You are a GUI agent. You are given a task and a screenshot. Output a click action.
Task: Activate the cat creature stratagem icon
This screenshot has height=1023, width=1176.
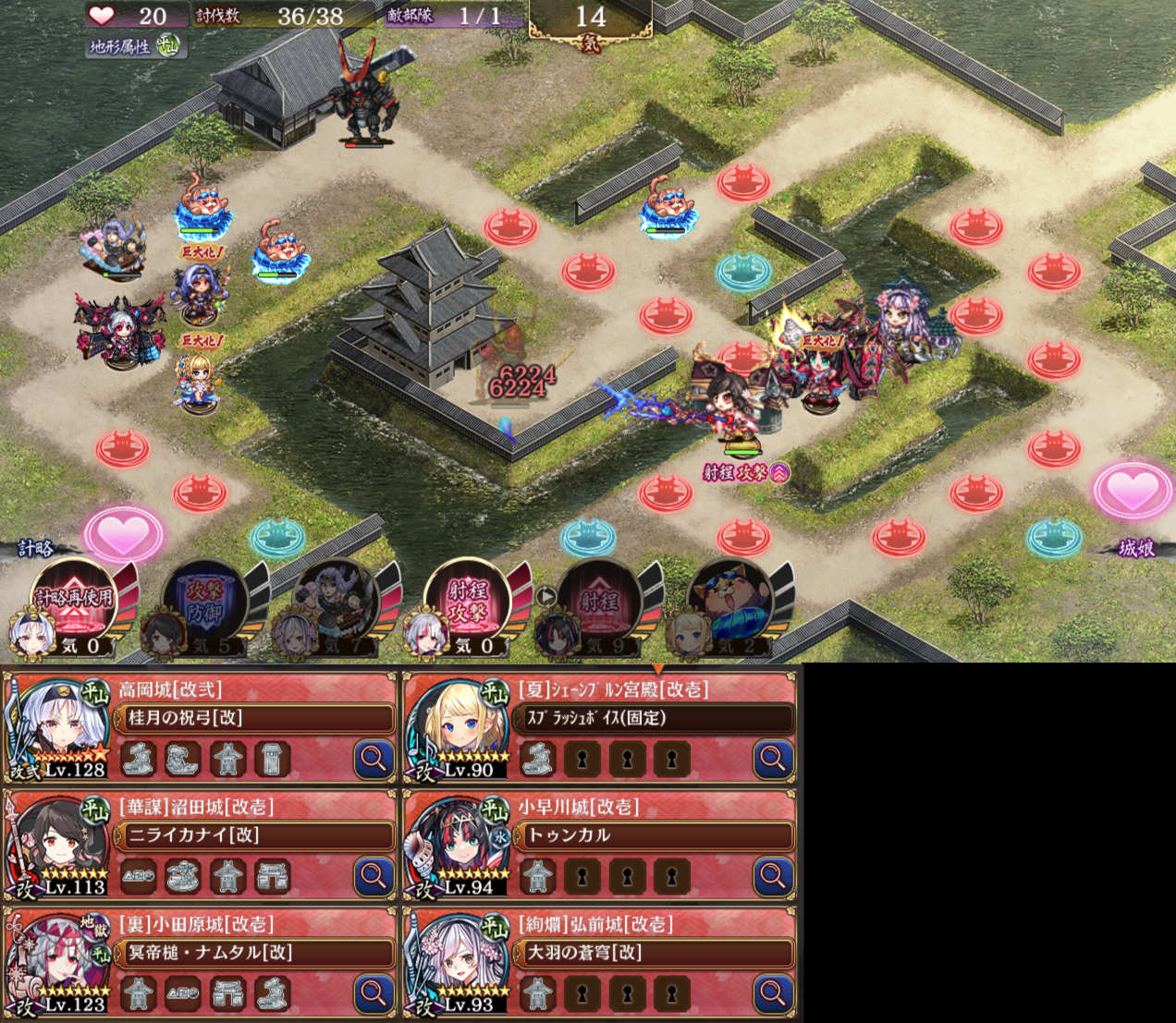coord(729,599)
